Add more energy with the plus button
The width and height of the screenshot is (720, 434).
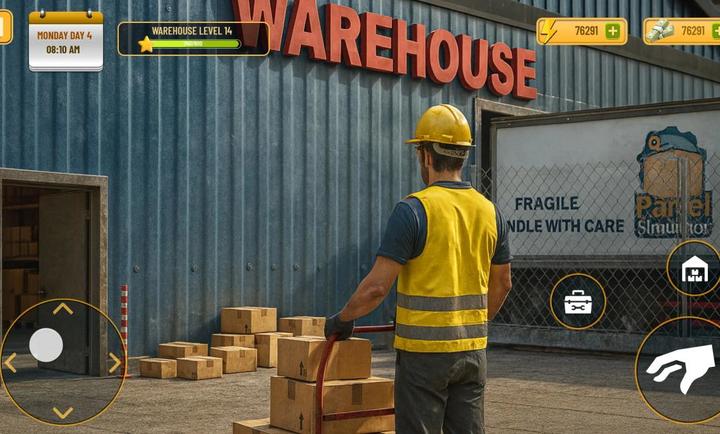[x=612, y=31]
